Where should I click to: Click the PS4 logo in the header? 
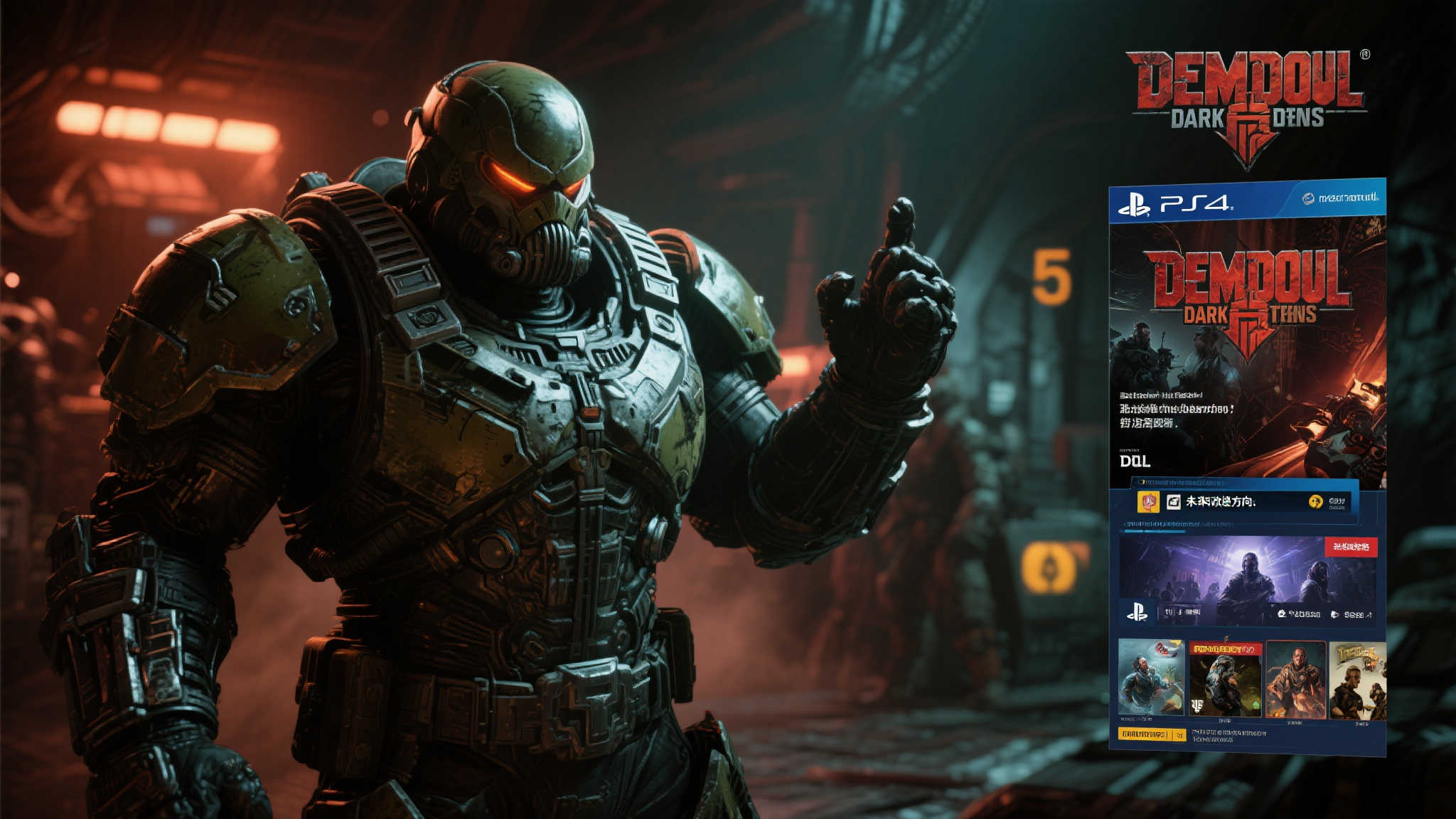[x=1175, y=205]
